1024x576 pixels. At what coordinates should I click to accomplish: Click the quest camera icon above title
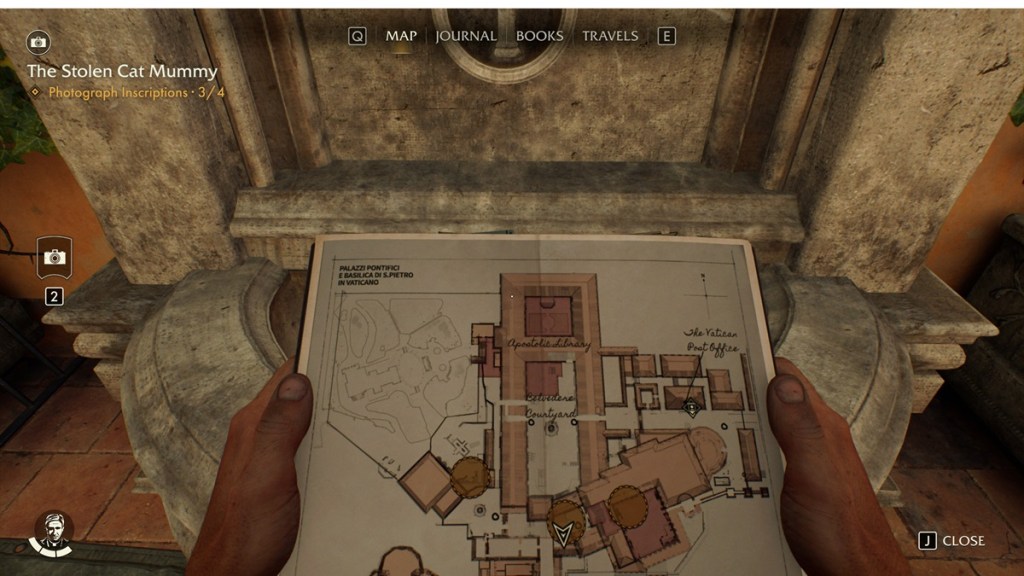[x=39, y=42]
